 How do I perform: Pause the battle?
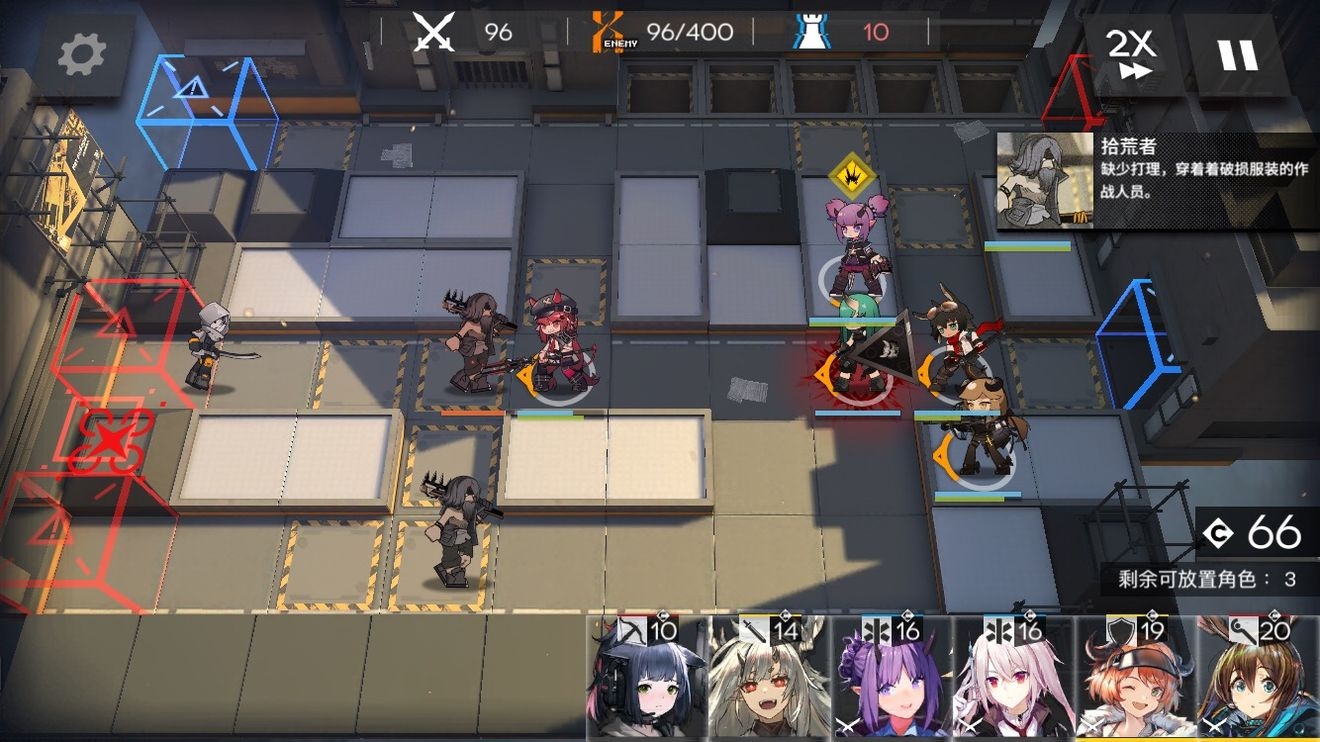tap(1237, 54)
